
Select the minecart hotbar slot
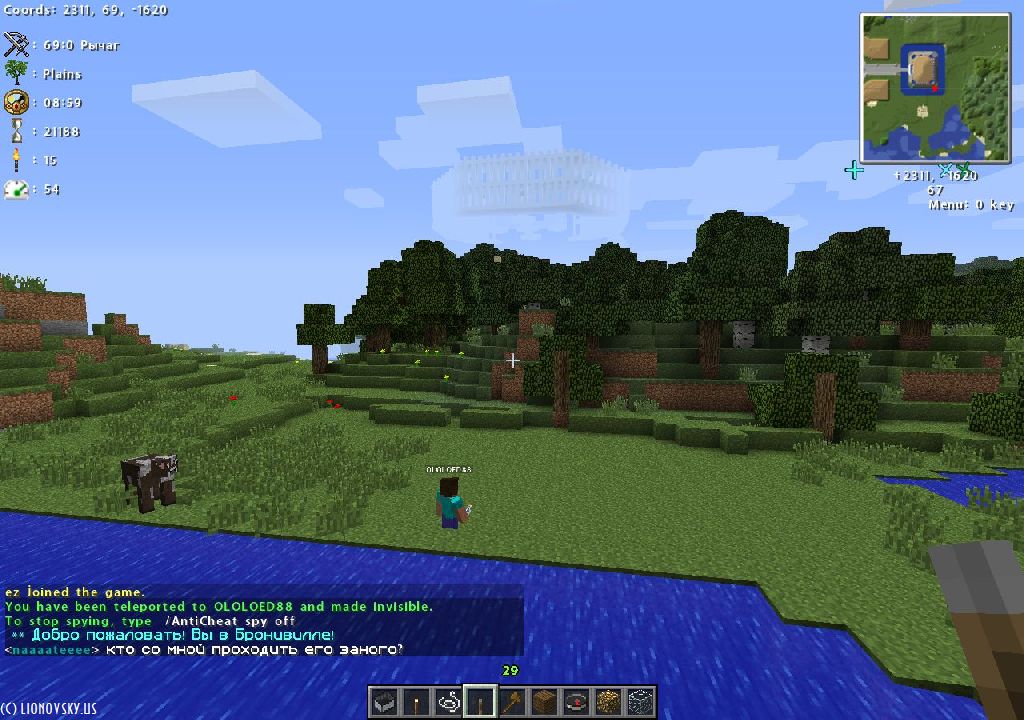click(x=383, y=702)
